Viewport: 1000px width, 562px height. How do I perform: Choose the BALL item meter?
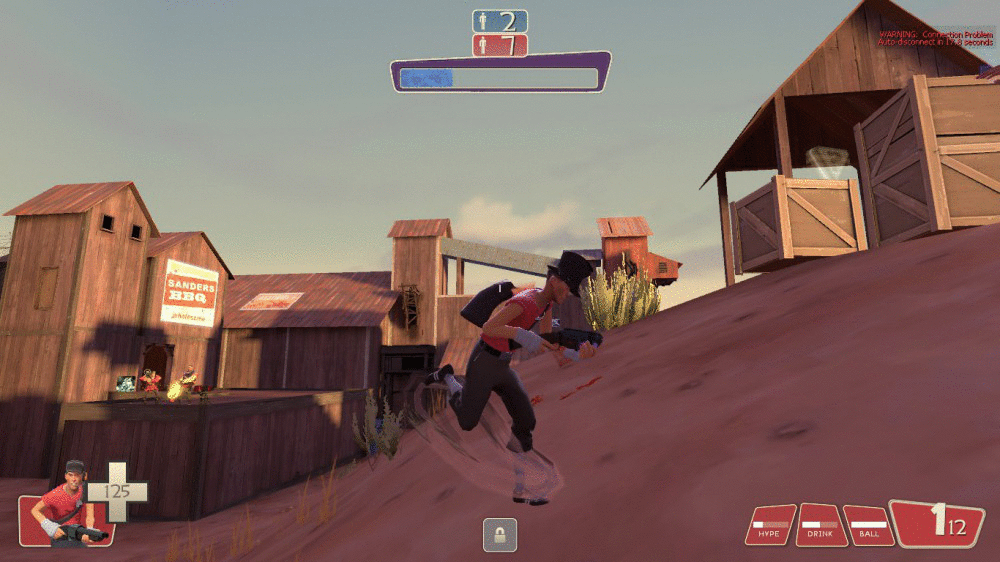pos(868,525)
